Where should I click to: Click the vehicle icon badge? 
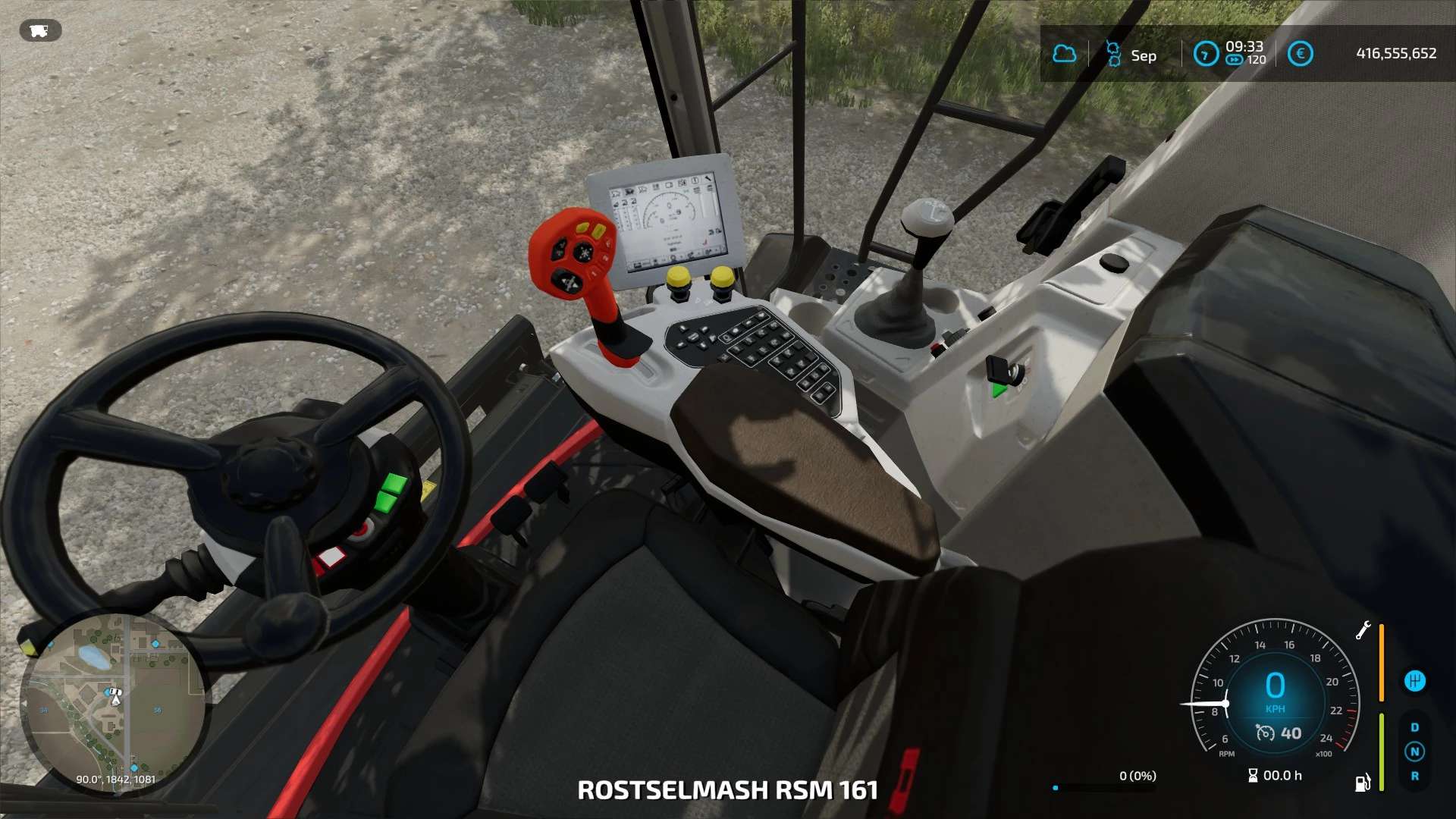(40, 30)
